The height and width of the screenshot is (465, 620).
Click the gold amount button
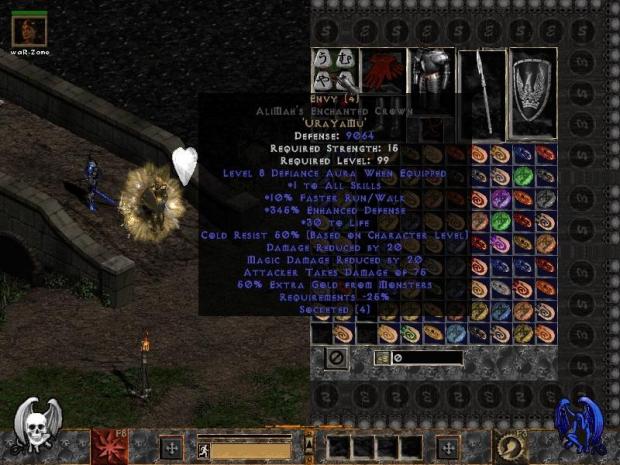click(381, 357)
